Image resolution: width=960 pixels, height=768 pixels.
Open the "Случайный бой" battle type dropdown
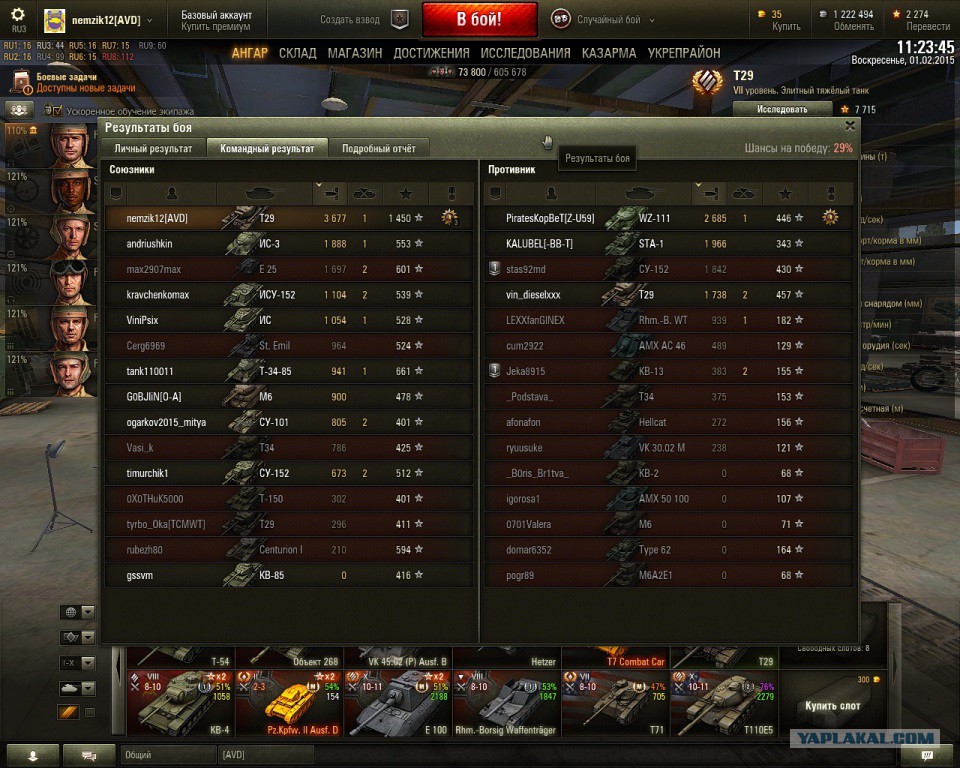tap(604, 19)
